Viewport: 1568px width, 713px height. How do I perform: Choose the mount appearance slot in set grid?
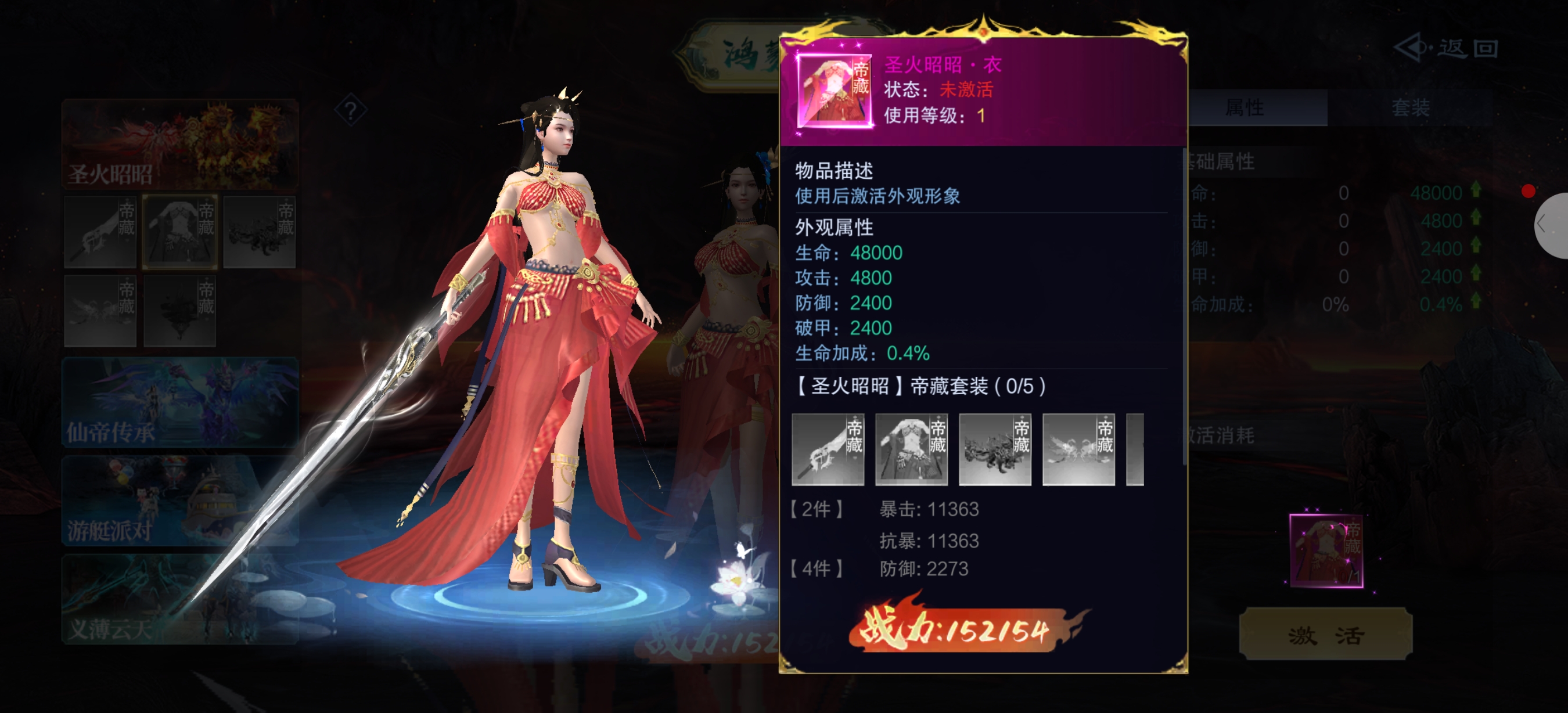(x=260, y=232)
